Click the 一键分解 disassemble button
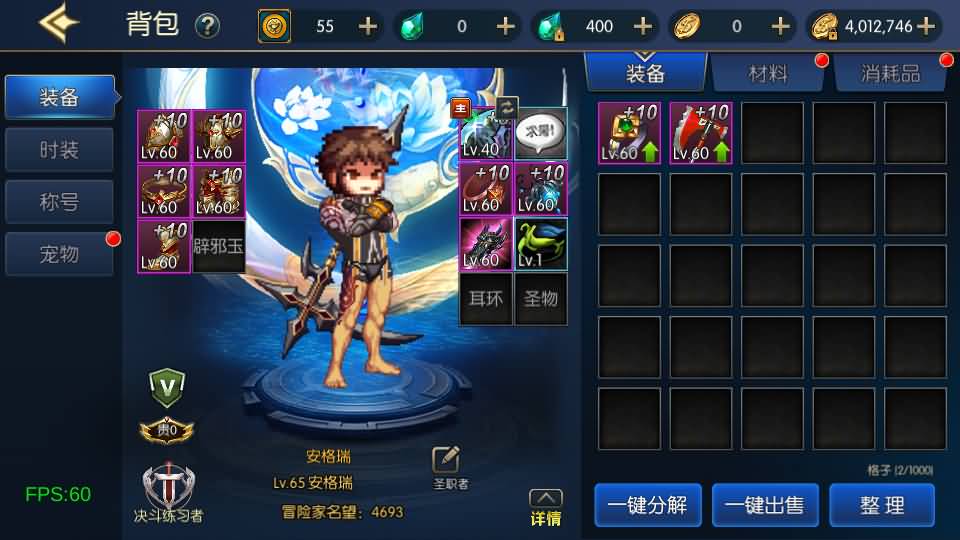 point(646,505)
